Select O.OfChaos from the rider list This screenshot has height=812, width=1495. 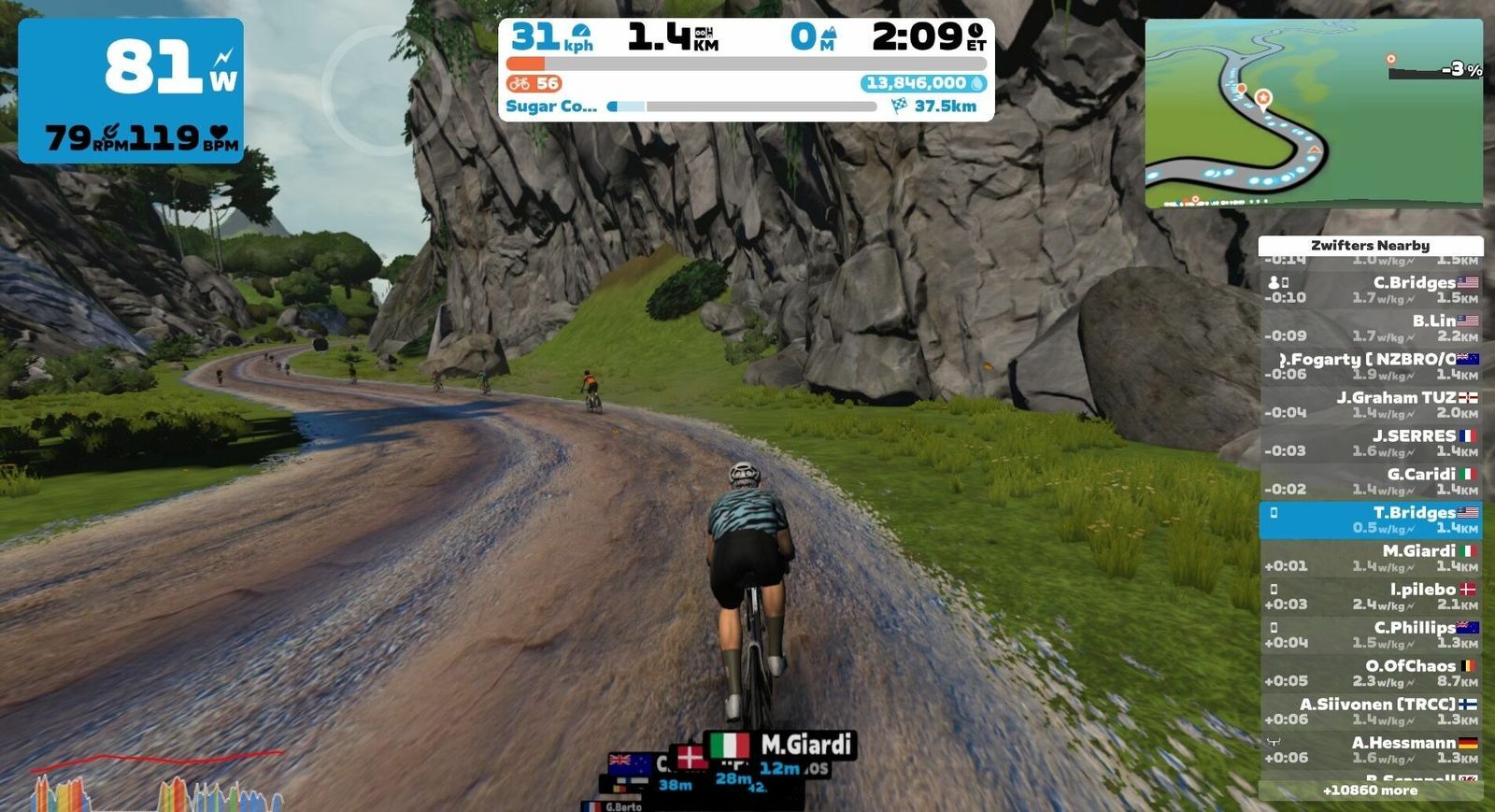(x=1371, y=673)
